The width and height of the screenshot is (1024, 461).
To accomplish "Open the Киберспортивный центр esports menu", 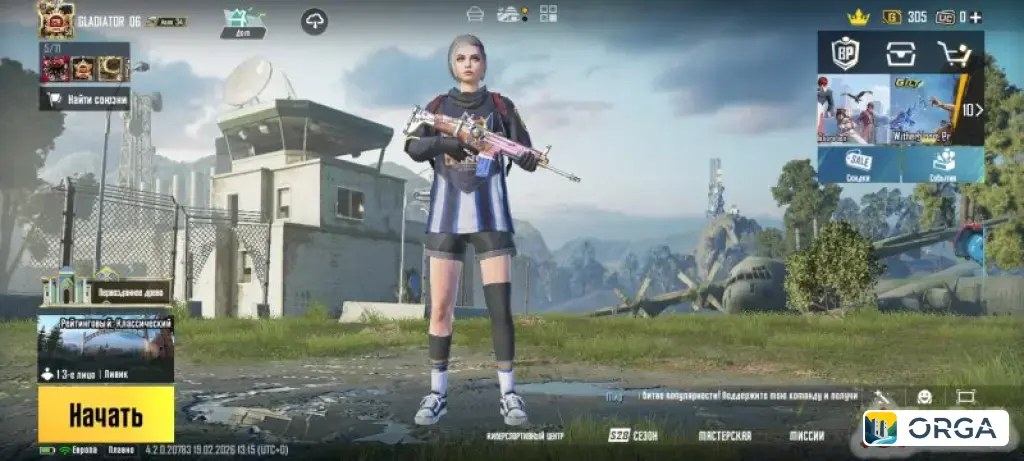I will tap(525, 436).
